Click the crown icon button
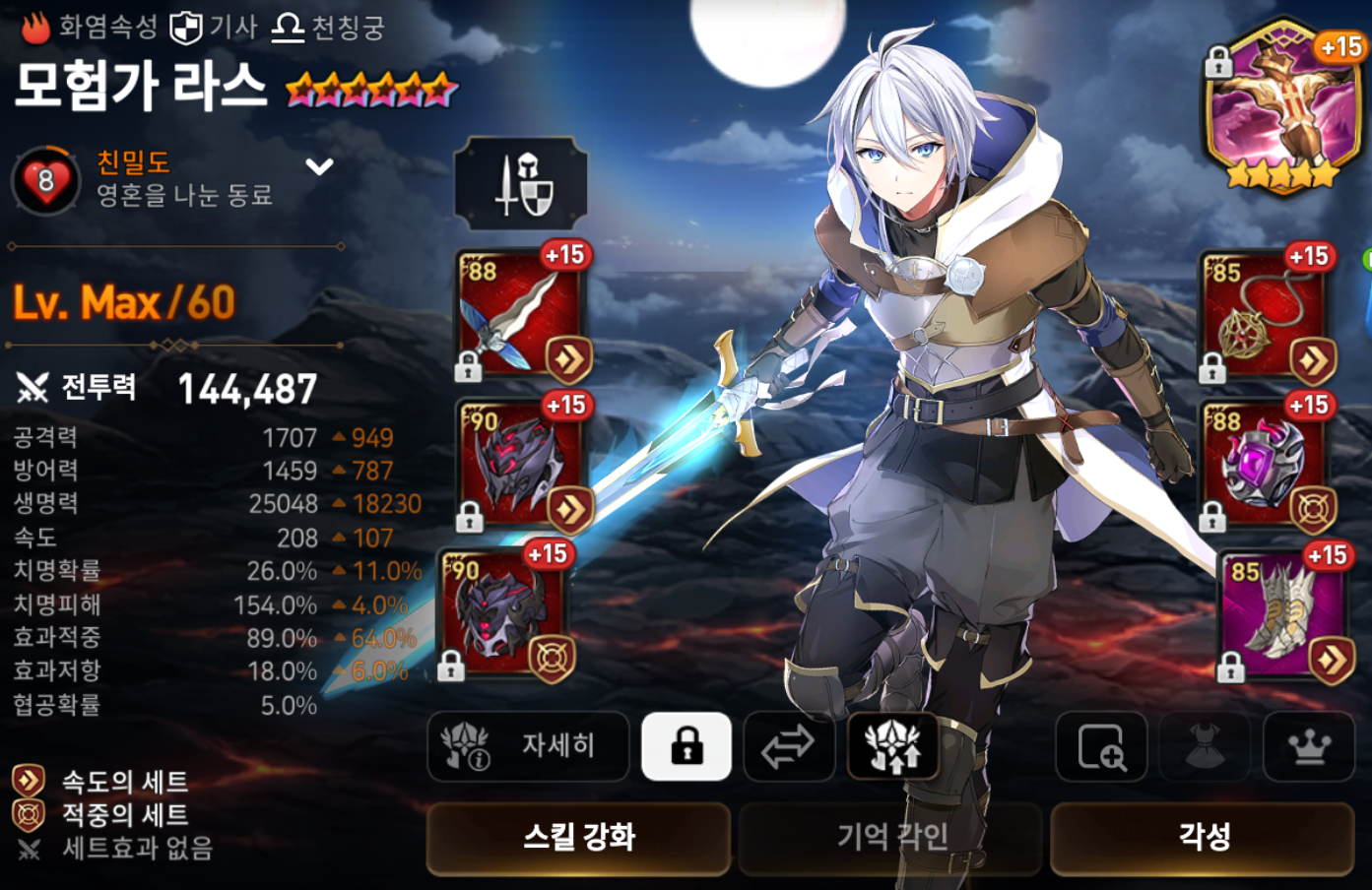The width and height of the screenshot is (1372, 890). [x=1308, y=746]
